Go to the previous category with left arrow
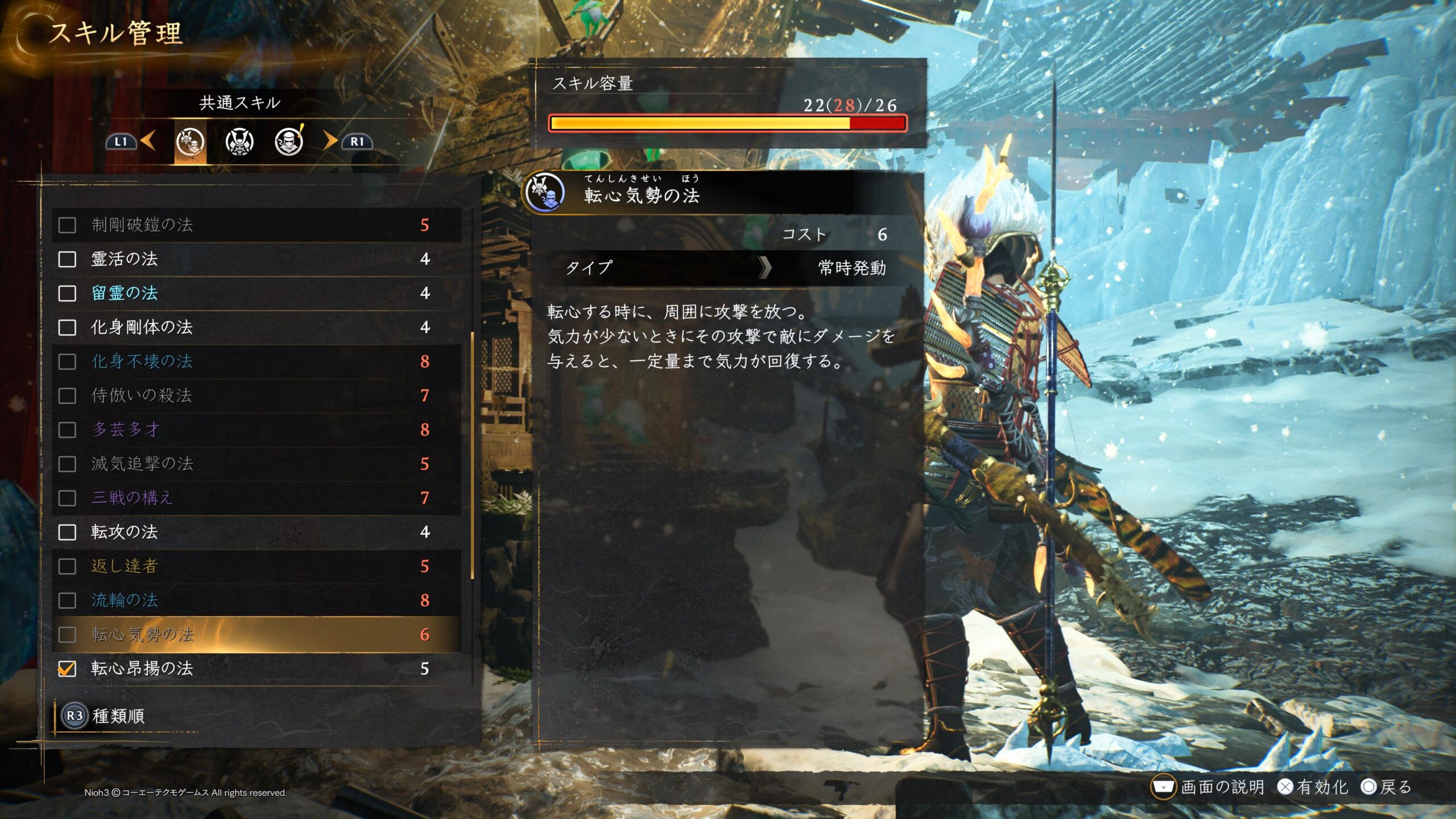 tap(148, 140)
